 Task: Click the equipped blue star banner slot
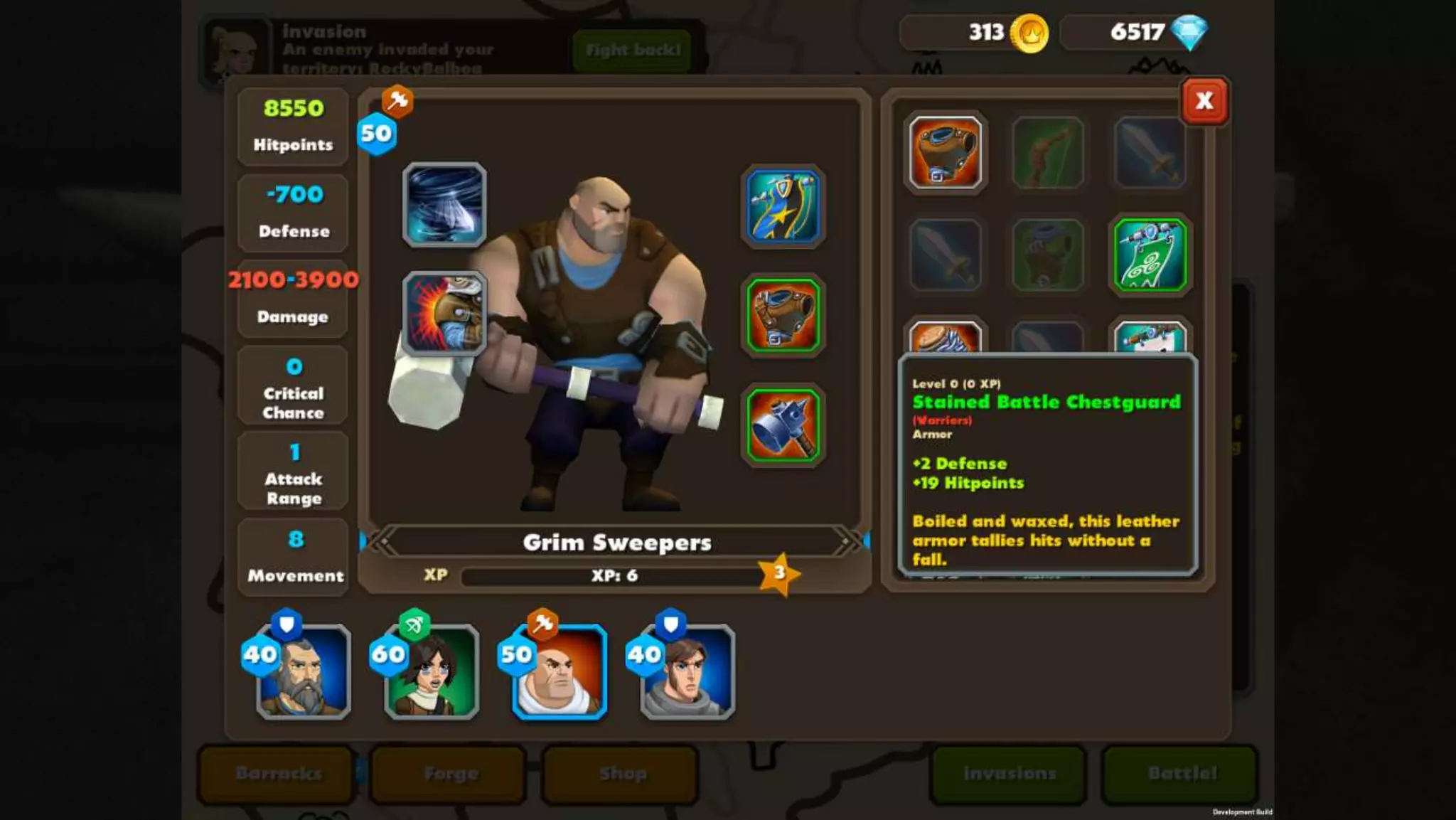click(783, 207)
